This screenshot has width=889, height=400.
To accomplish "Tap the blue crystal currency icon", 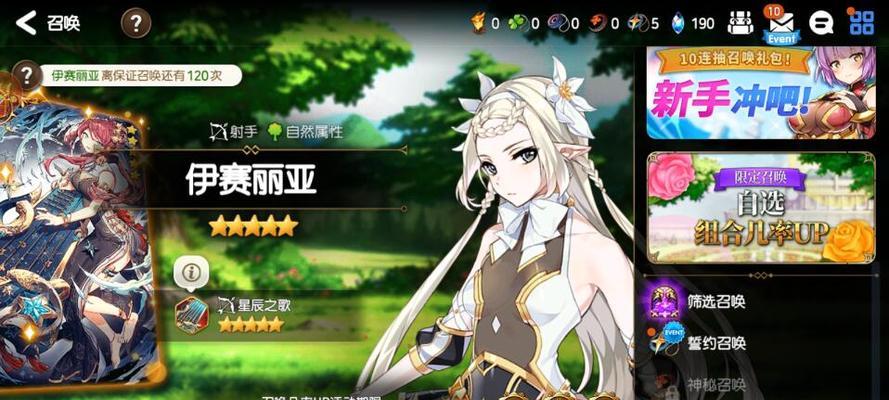I will [679, 22].
